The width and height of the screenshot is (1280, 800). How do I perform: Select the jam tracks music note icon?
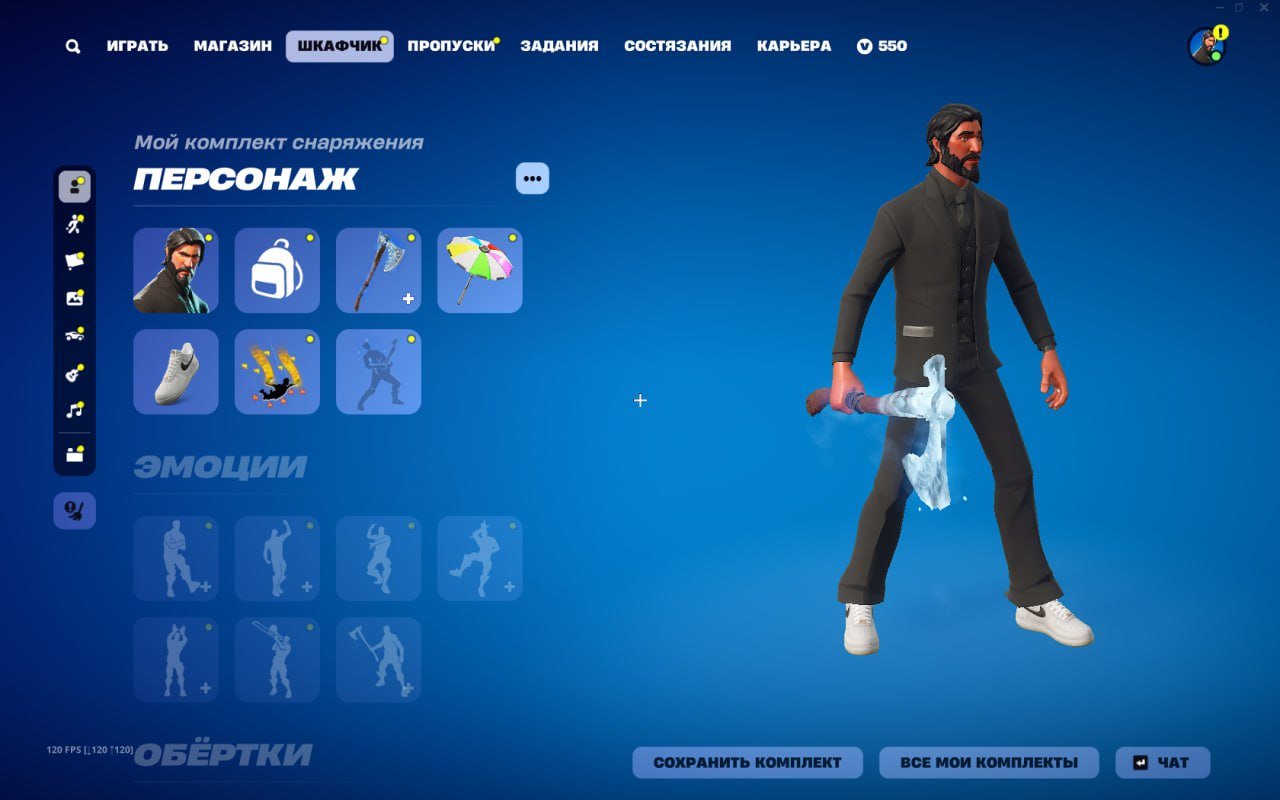coord(74,408)
